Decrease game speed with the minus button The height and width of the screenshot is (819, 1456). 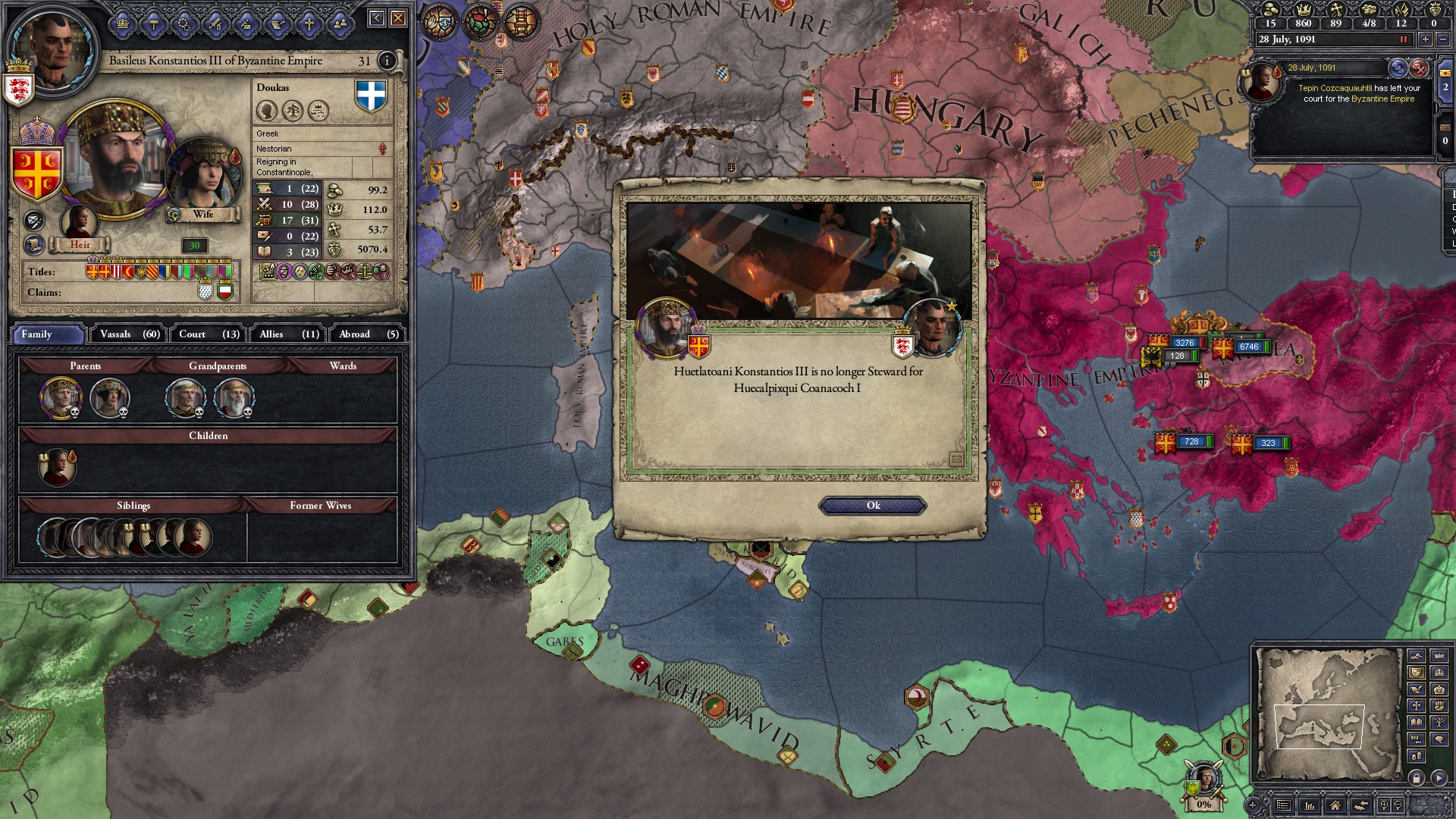tap(1443, 39)
